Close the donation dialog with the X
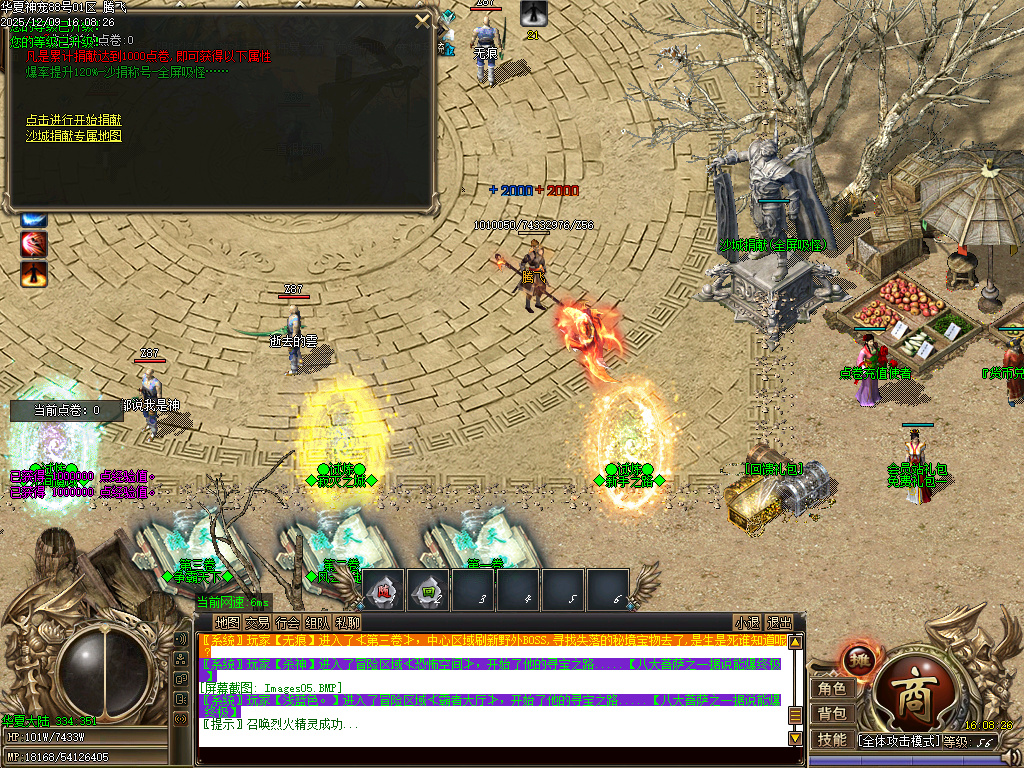Screen dimensions: 1024x768 point(422,21)
